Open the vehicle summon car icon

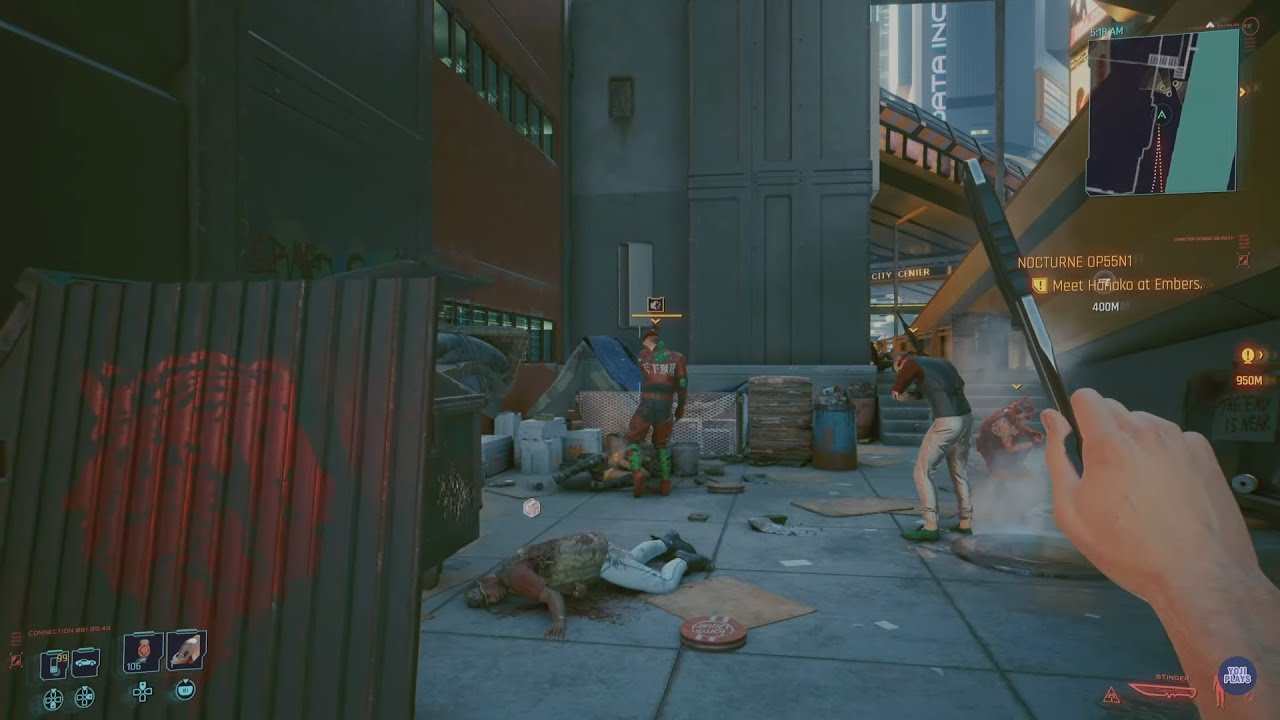(84, 662)
